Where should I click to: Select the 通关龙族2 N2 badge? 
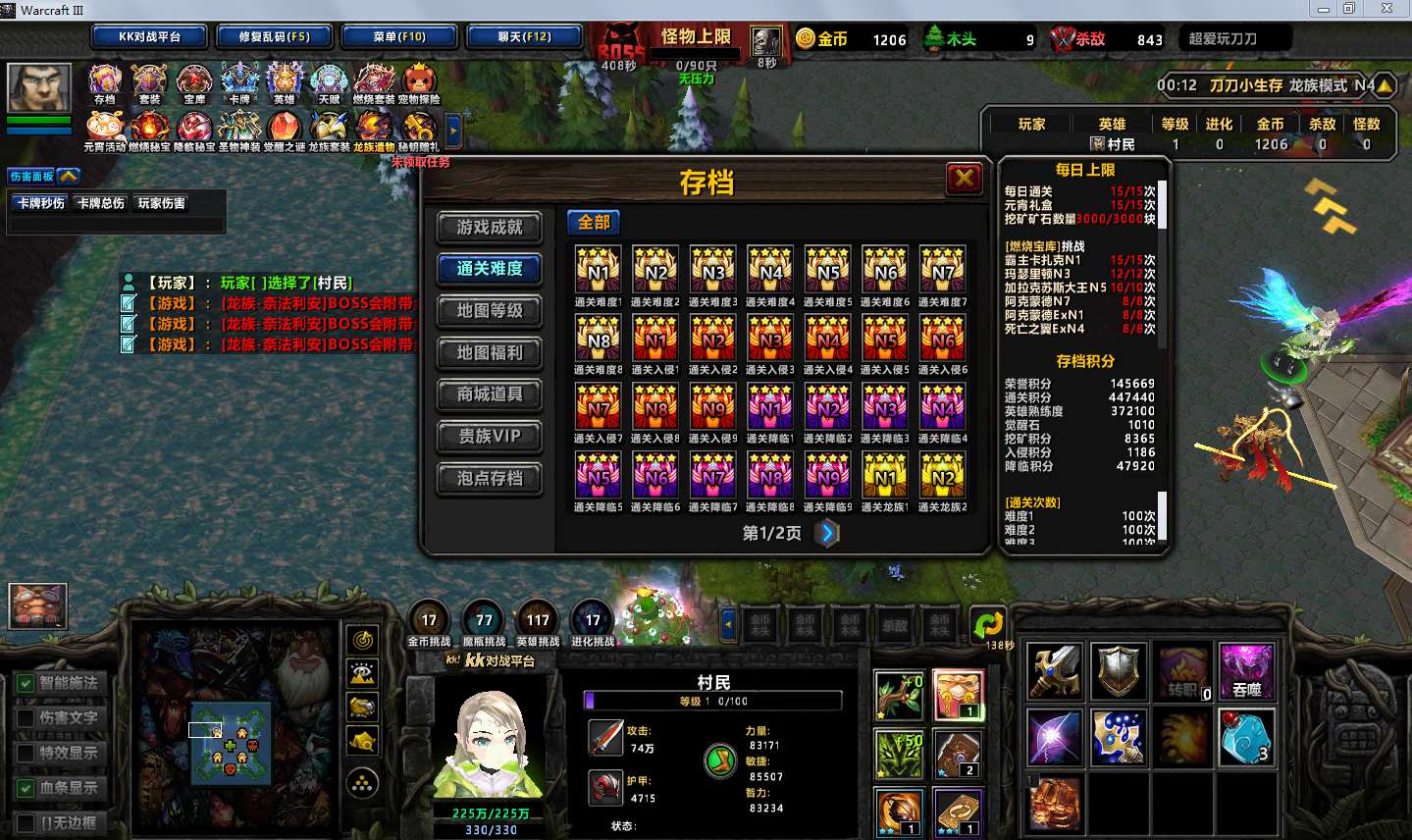pyautogui.click(x=942, y=475)
